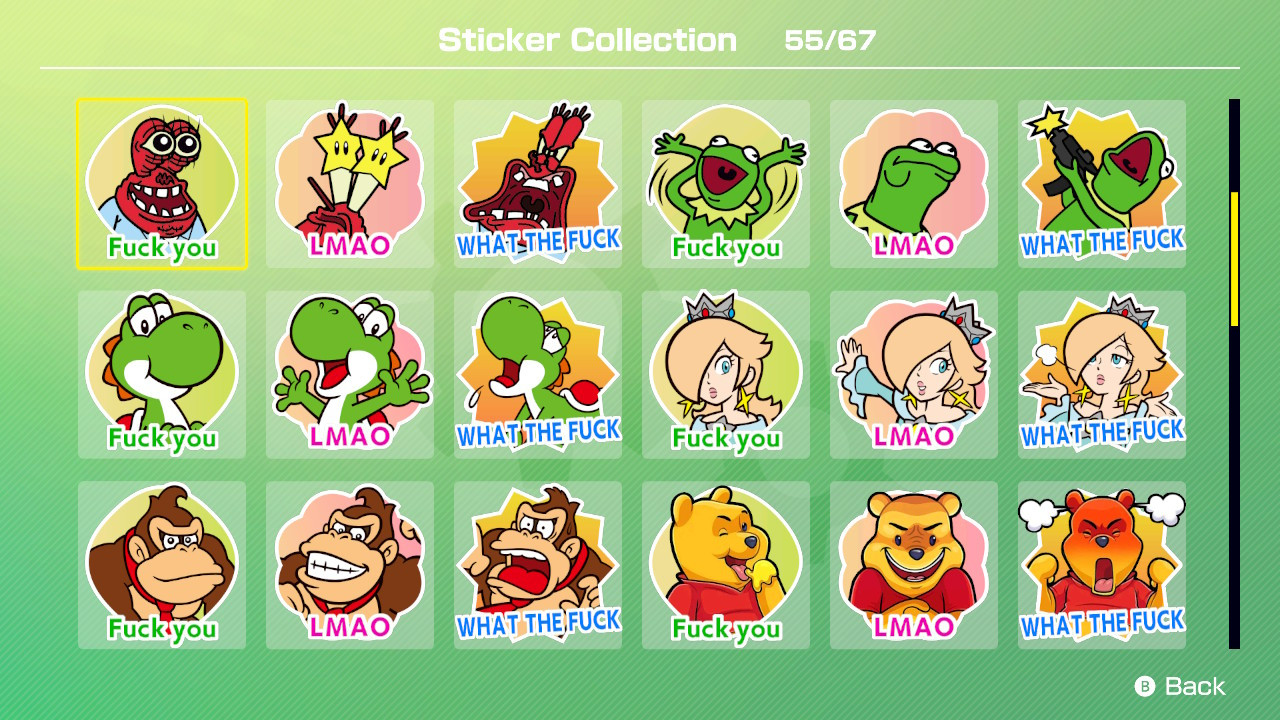Select the shocked Yoshi "WHAT THE FUCK" sticker

pos(537,374)
